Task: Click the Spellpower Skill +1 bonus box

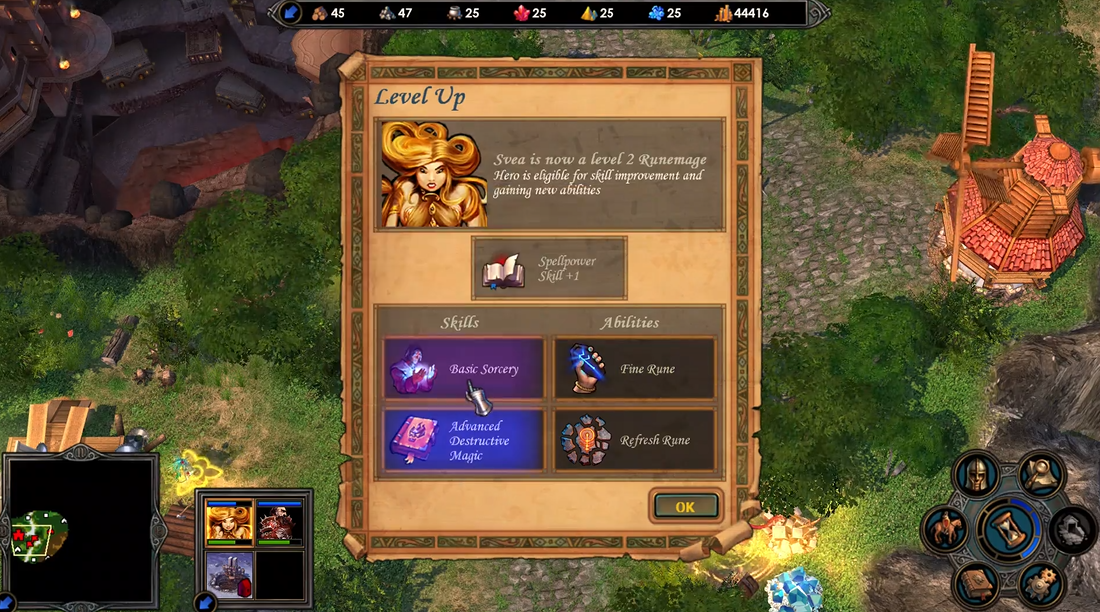Action: click(549, 268)
